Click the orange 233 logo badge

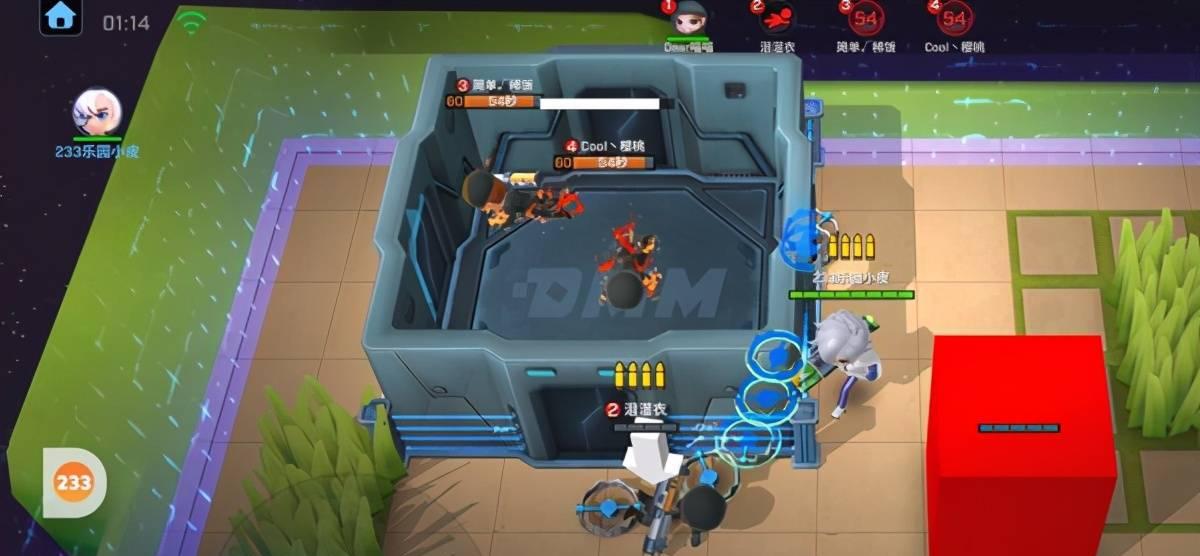74,483
